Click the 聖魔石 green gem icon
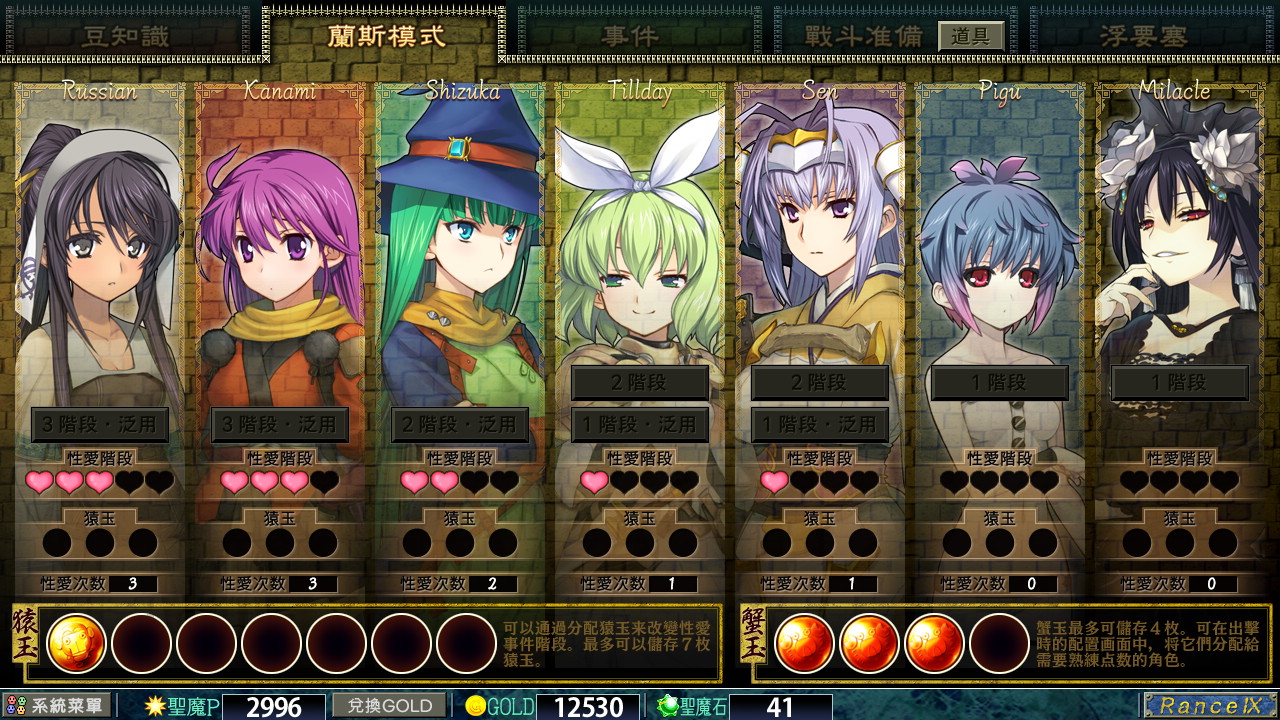1280x720 pixels. (x=666, y=707)
